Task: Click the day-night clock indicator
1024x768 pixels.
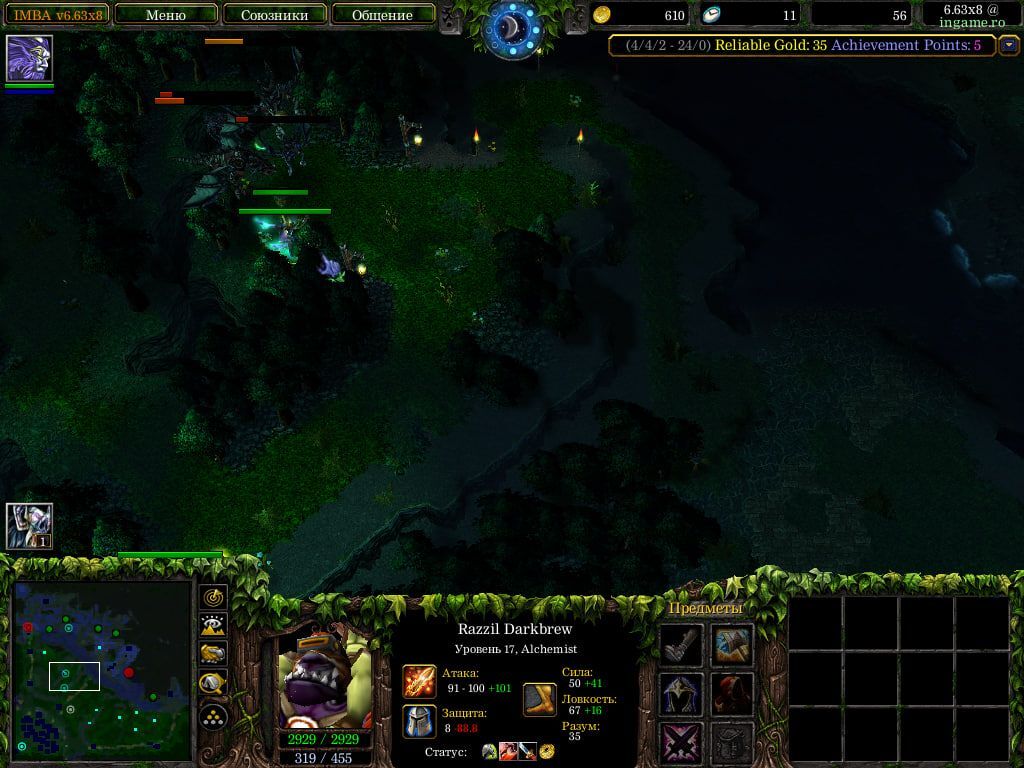Action: click(x=511, y=28)
